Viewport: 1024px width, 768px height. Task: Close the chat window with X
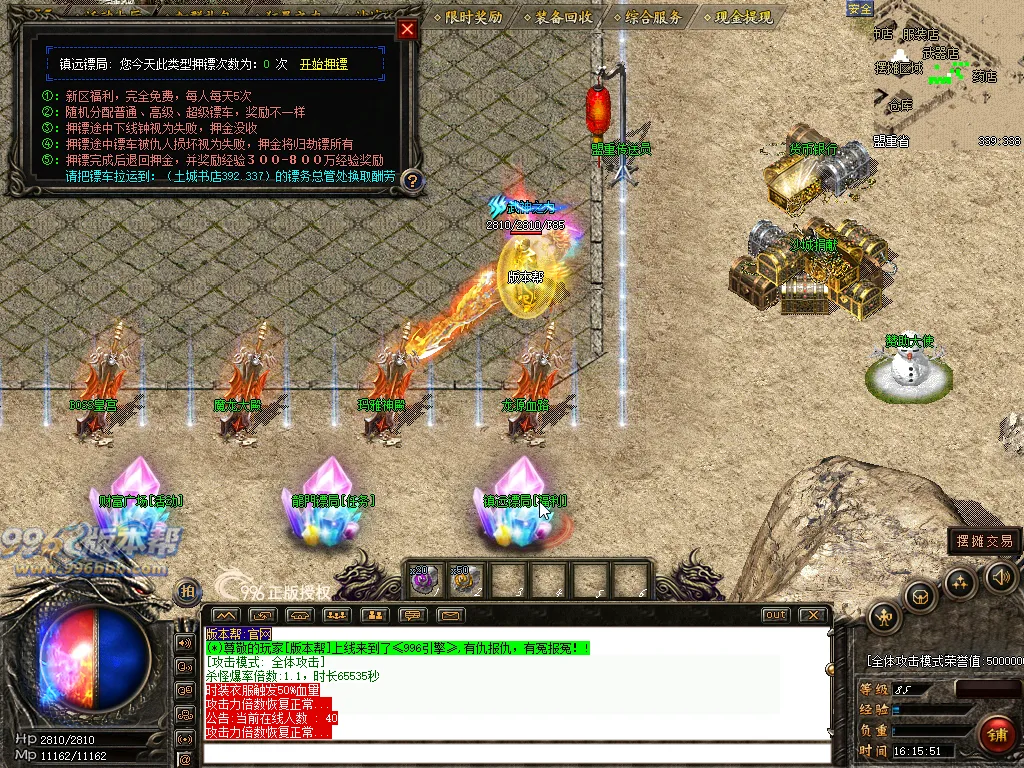tap(813, 615)
